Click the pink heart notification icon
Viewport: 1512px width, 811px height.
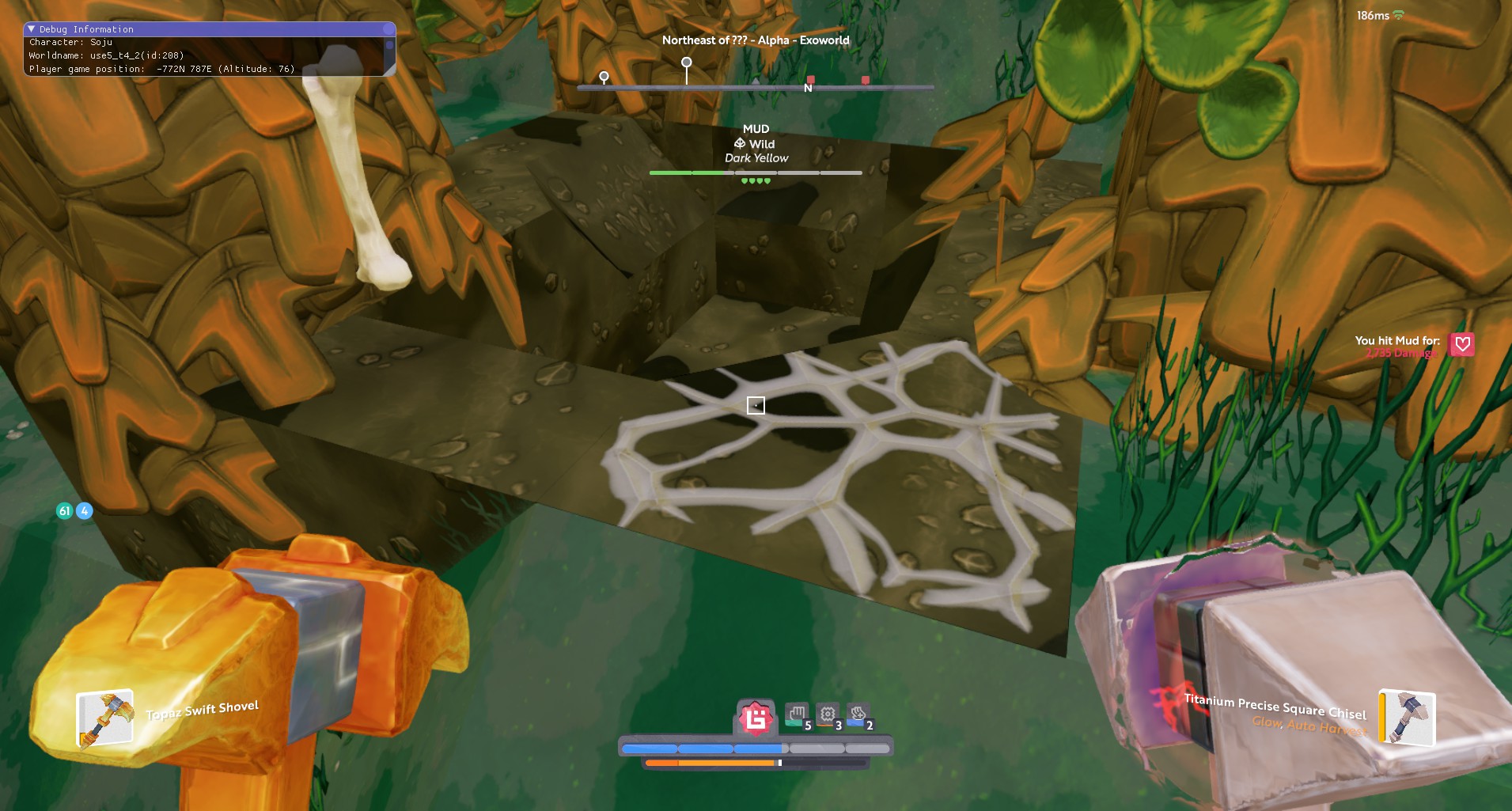(x=1461, y=344)
